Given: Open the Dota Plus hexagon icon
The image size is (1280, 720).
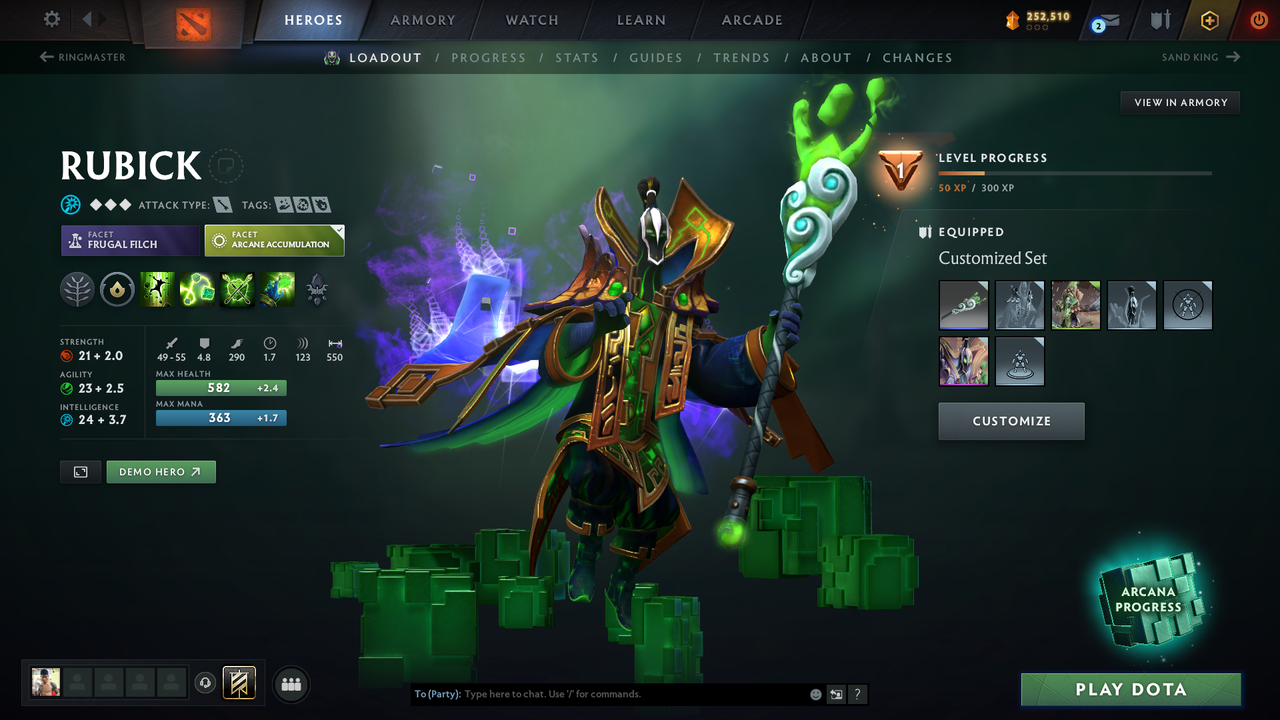Looking at the screenshot, I should tap(1210, 19).
